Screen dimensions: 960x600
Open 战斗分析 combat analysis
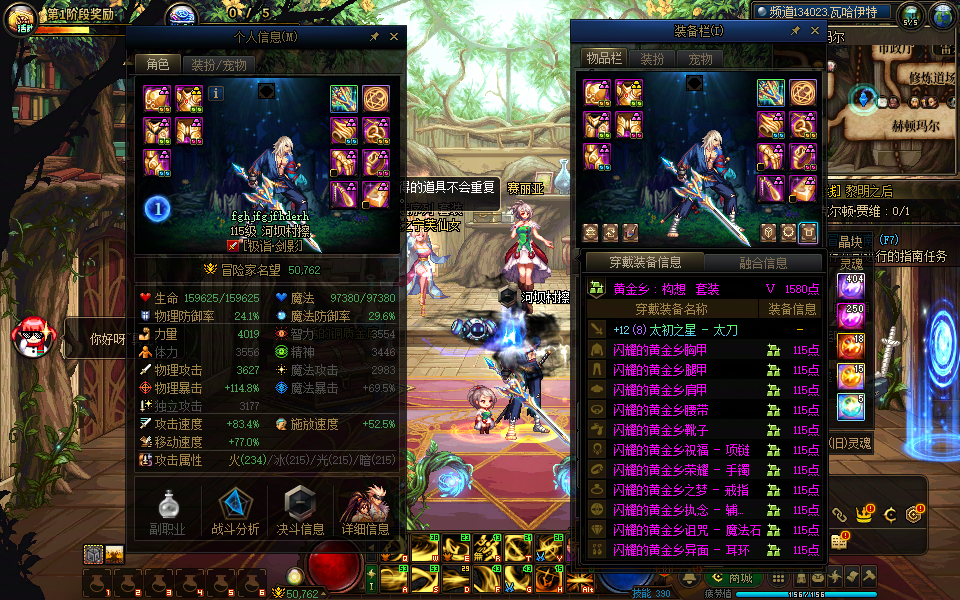(x=235, y=510)
